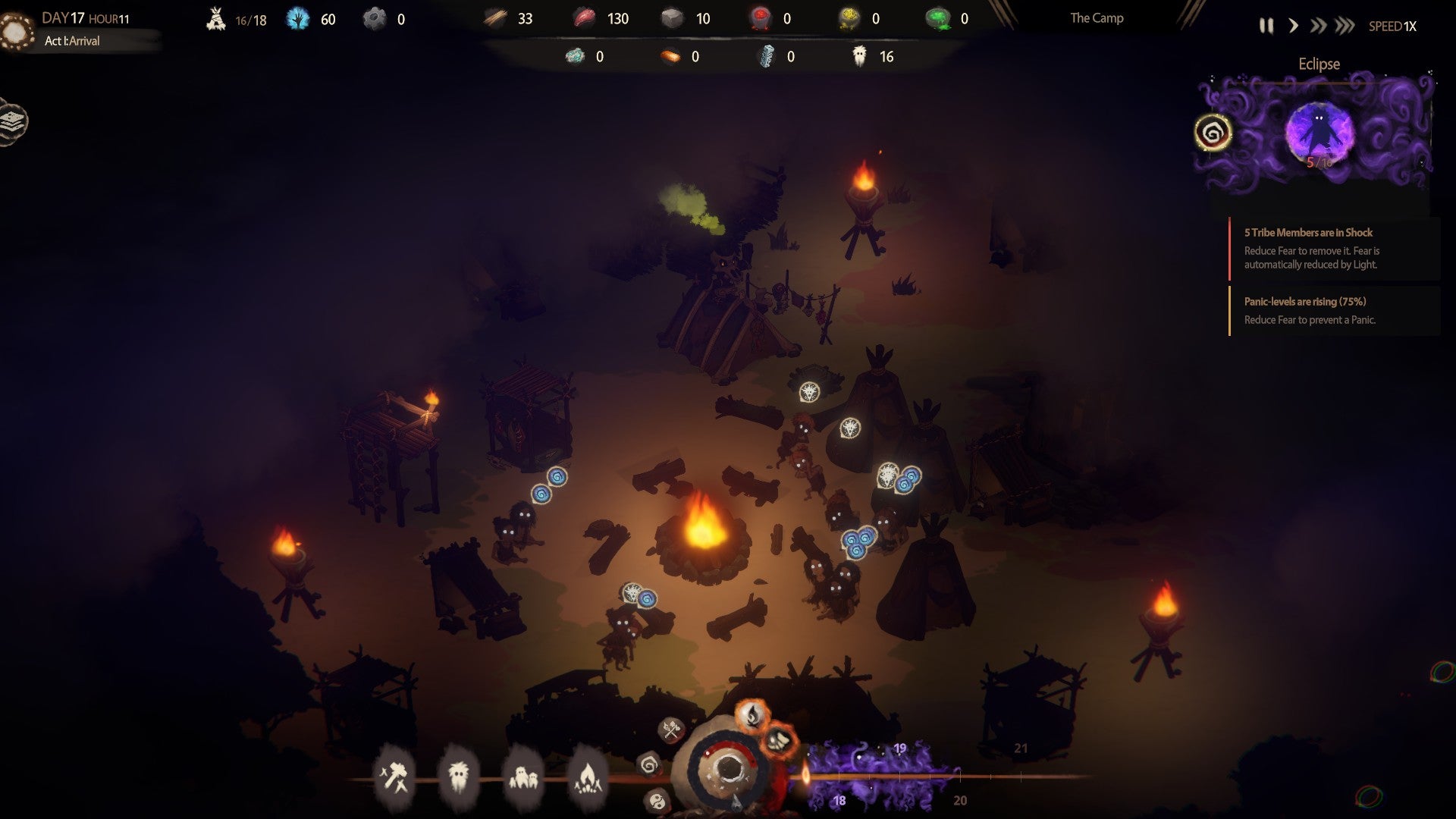This screenshot has height=819, width=1456.
Task: Open the bearded elder menu icon
Action: tap(458, 777)
